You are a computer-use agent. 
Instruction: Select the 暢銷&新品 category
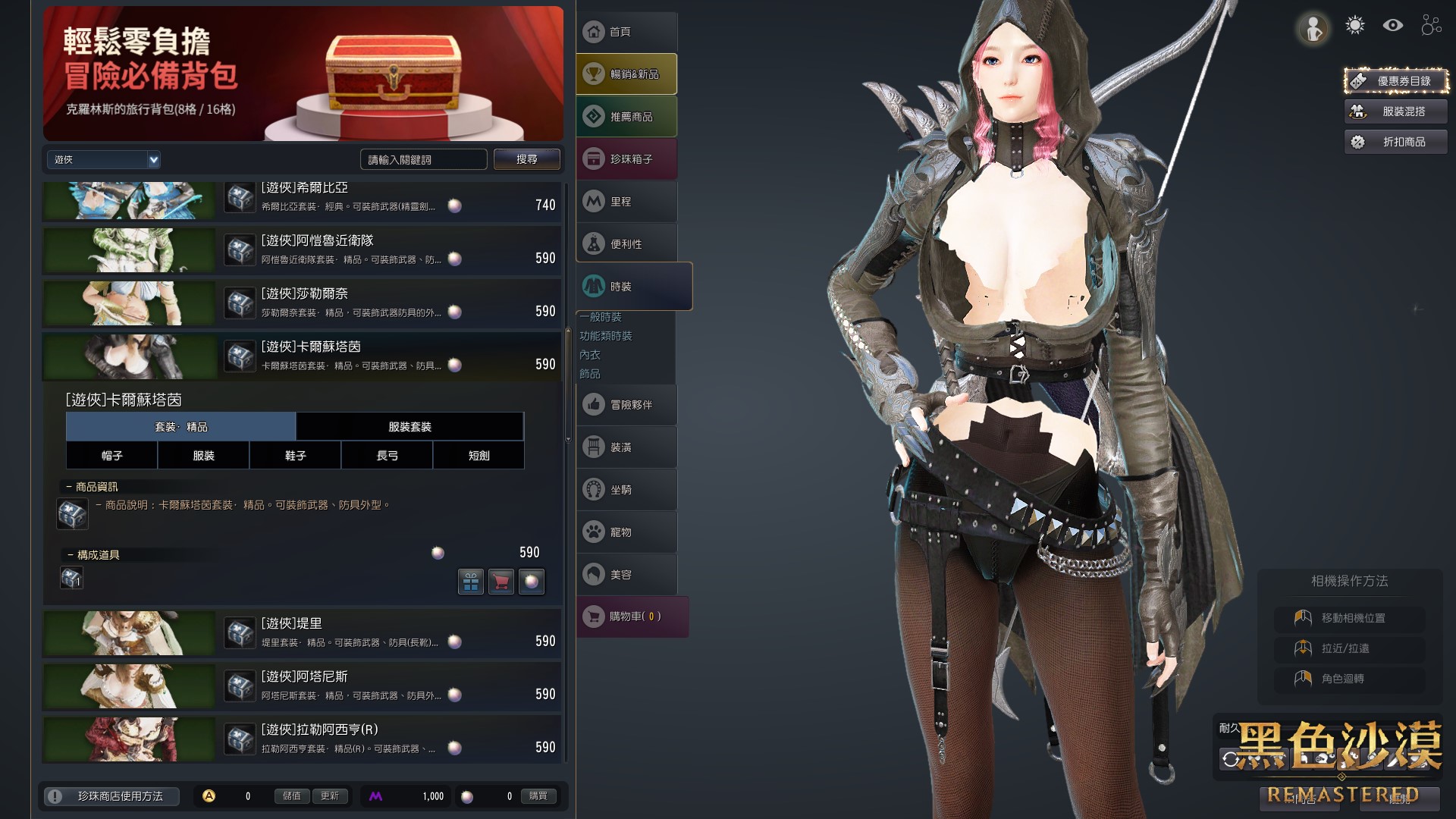626,74
